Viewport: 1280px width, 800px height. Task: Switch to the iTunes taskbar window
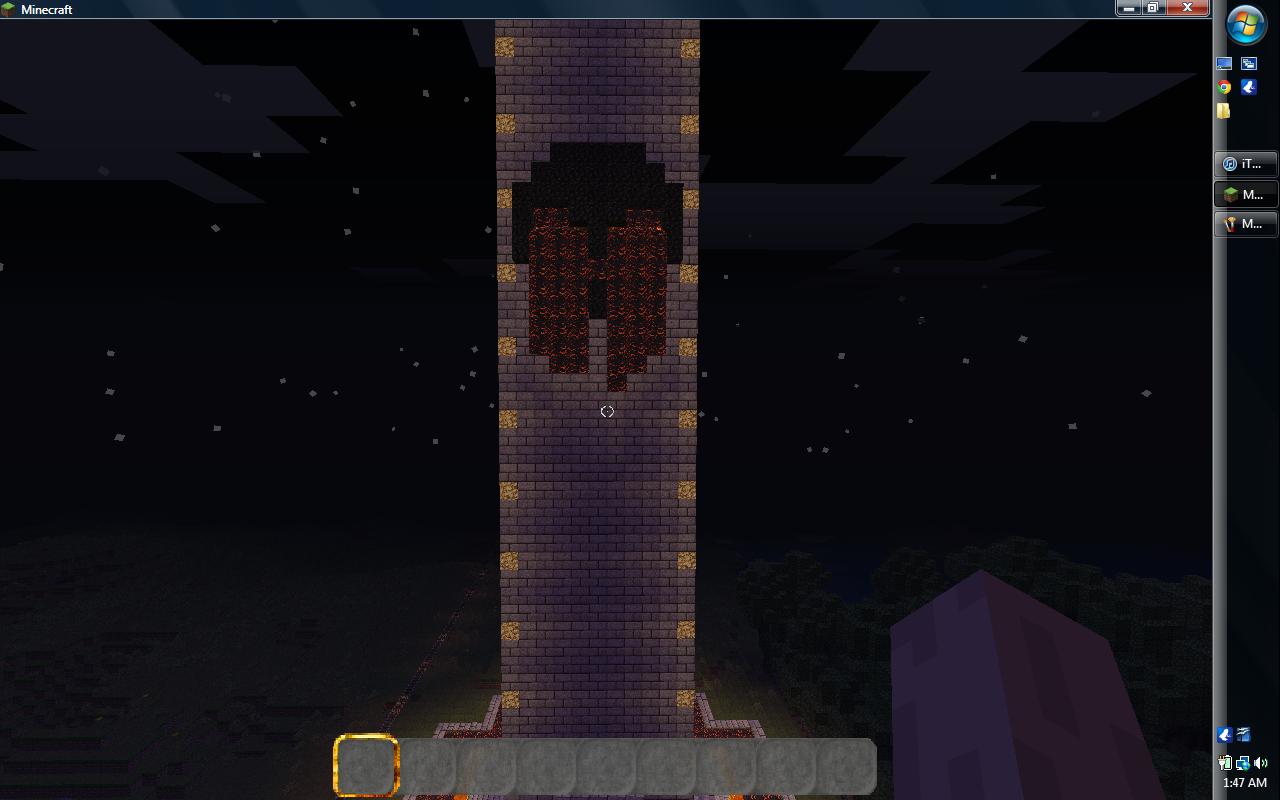1244,164
